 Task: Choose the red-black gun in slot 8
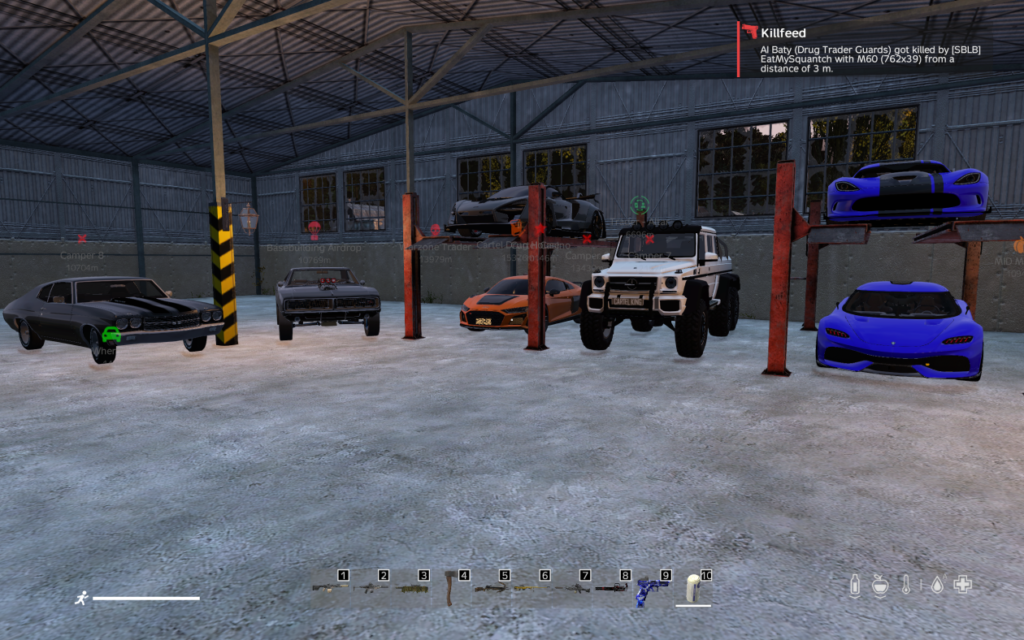pyautogui.click(x=612, y=588)
